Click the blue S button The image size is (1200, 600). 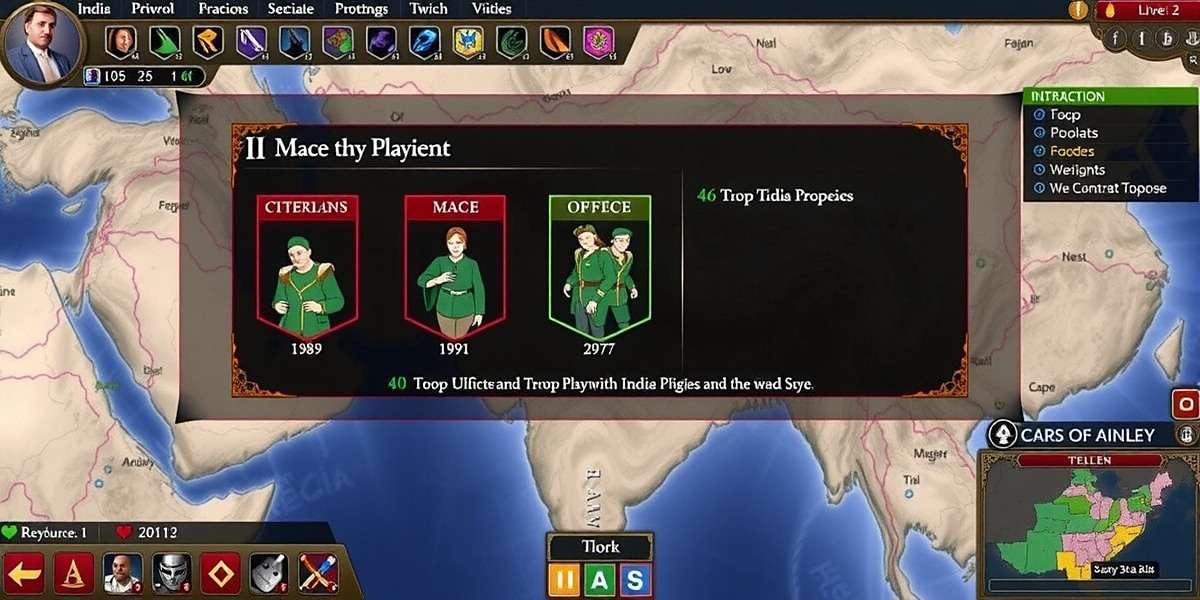tap(634, 580)
